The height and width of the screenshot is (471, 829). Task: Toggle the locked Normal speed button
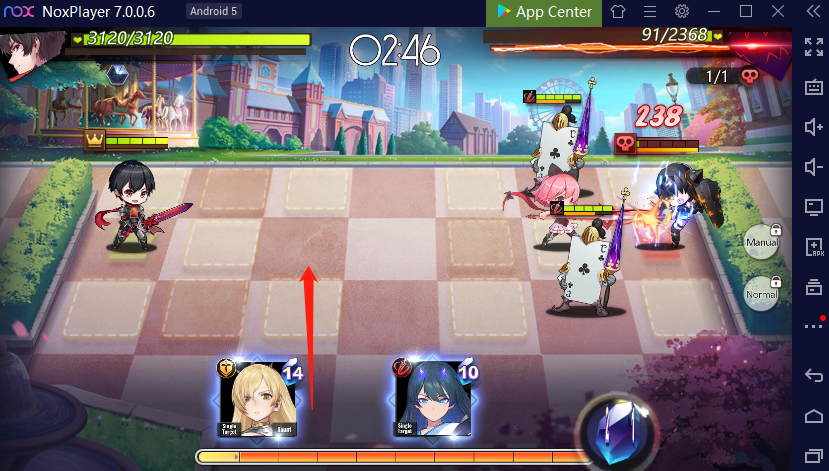pos(761,294)
